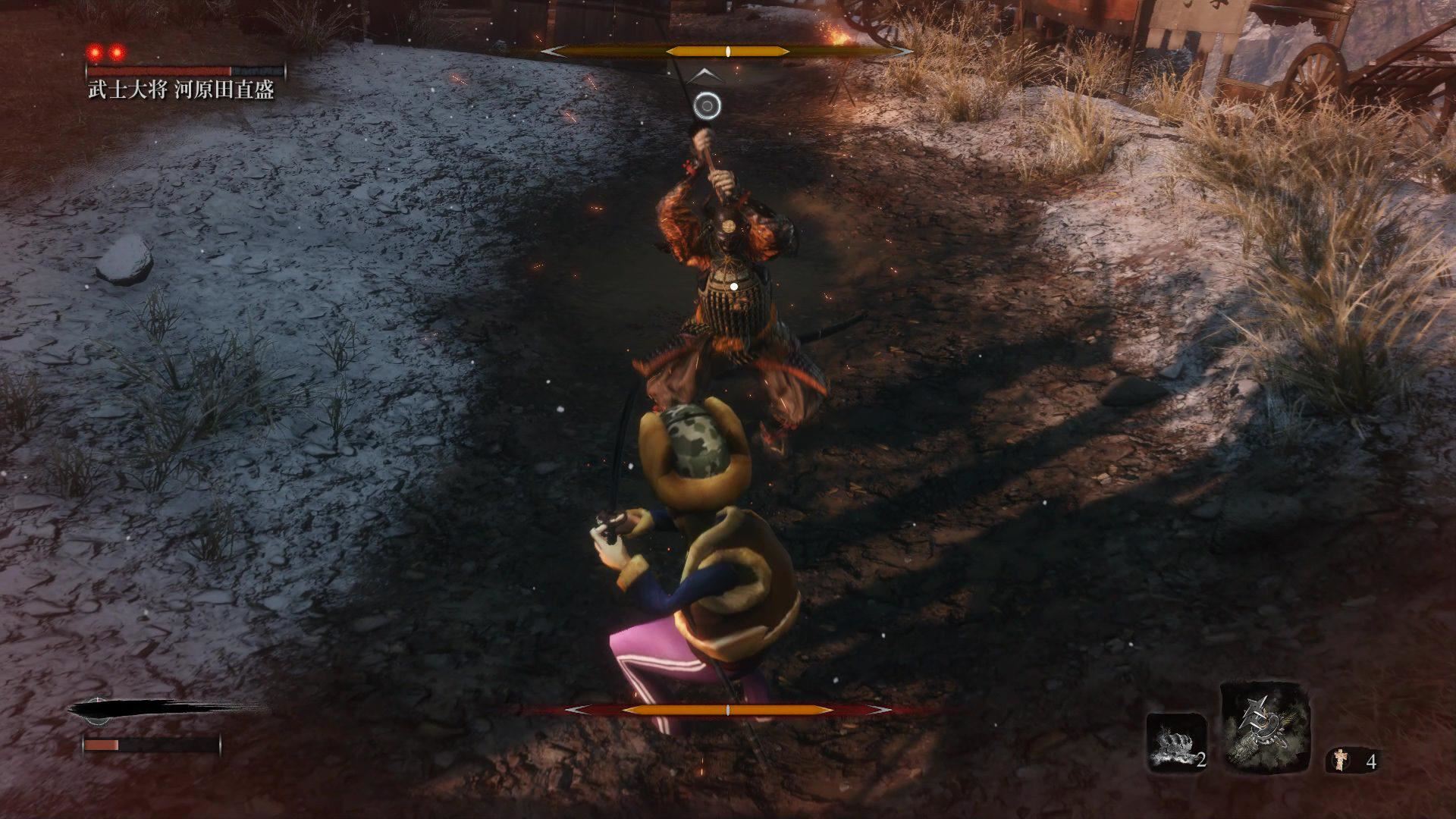Click the orange center of the boss posture gauge
This screenshot has width=1456, height=819.
(x=726, y=52)
